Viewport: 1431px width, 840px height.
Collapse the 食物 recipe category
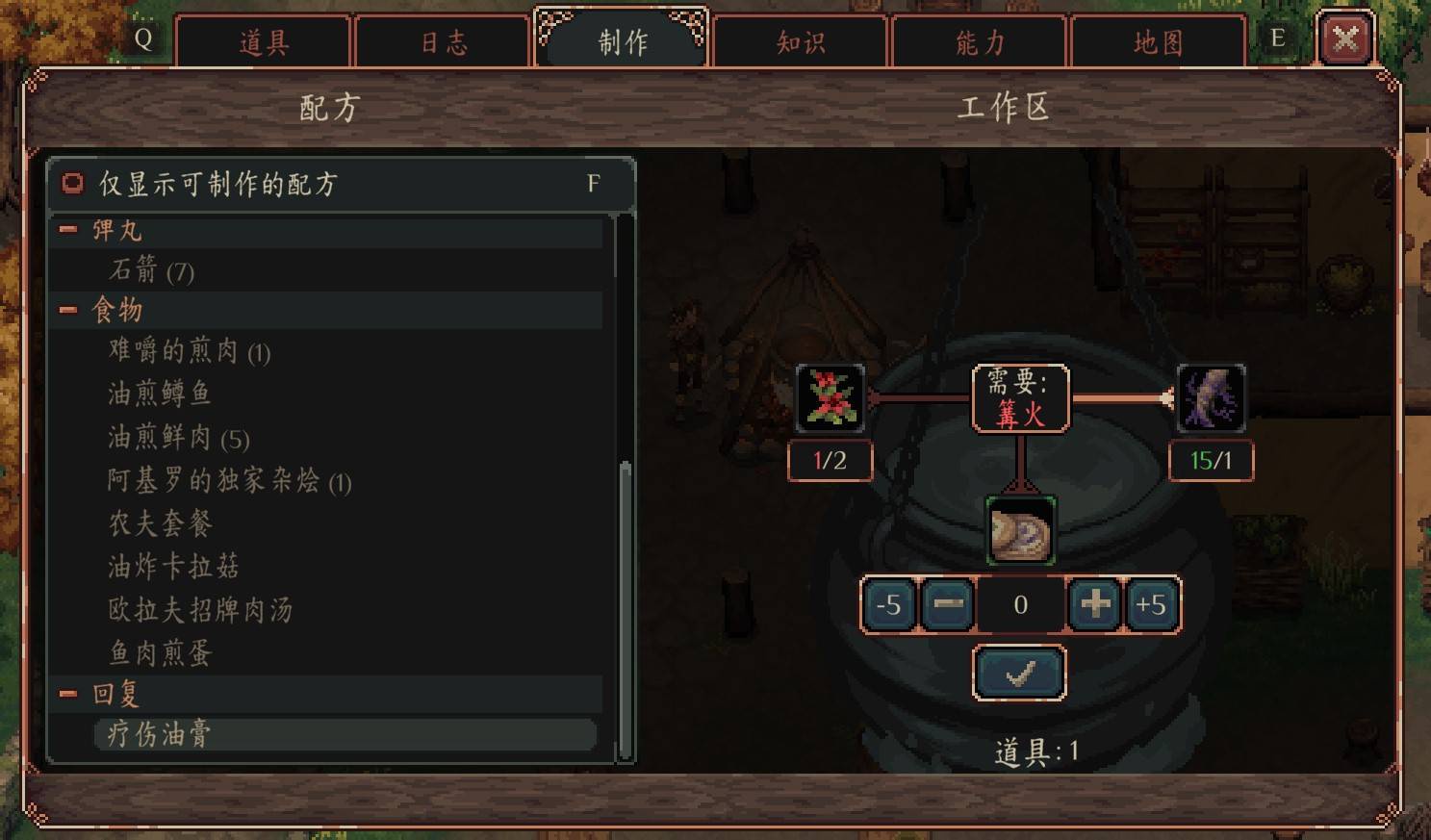68,310
